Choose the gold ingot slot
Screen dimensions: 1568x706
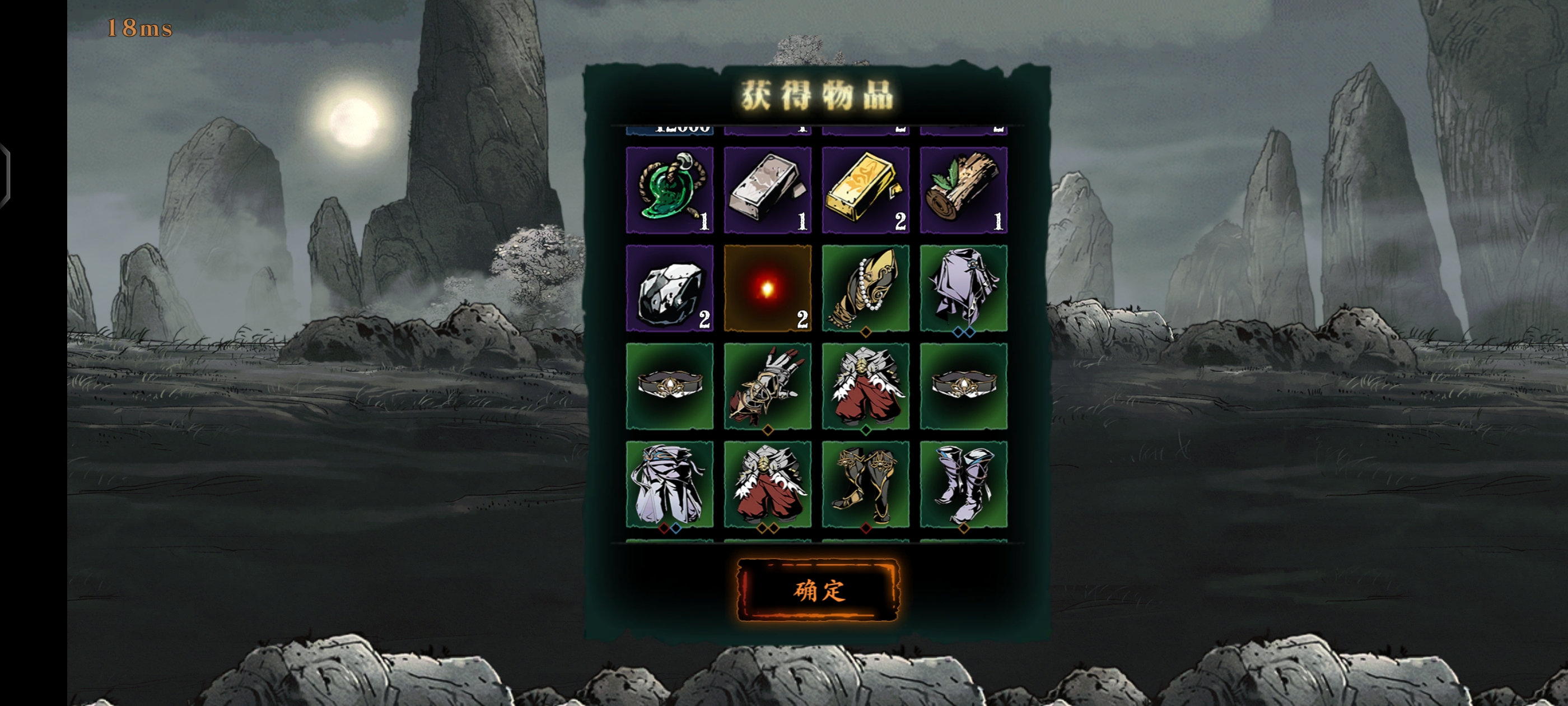866,189
